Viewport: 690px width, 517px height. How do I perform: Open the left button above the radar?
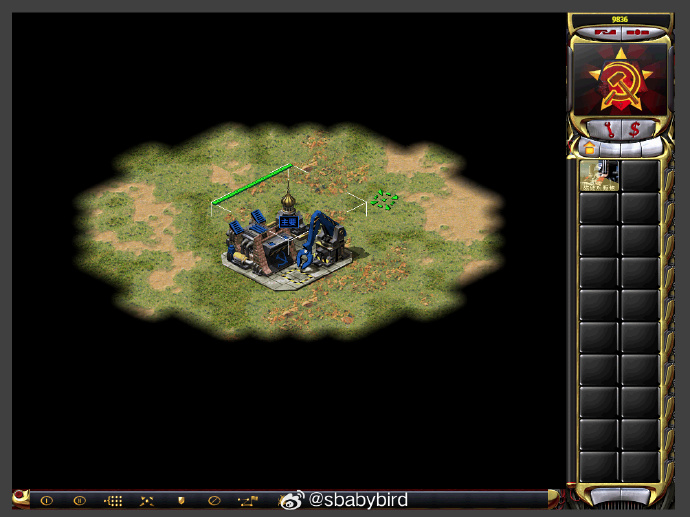pyautogui.click(x=605, y=32)
